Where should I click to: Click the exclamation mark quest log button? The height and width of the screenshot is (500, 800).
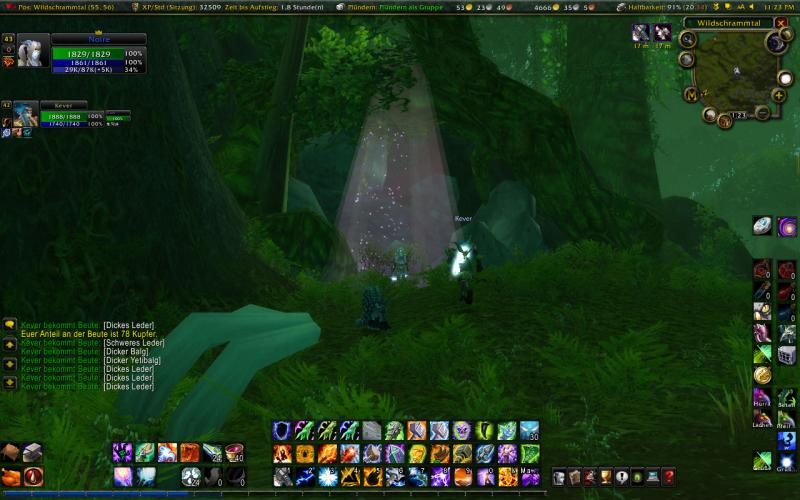coord(621,477)
